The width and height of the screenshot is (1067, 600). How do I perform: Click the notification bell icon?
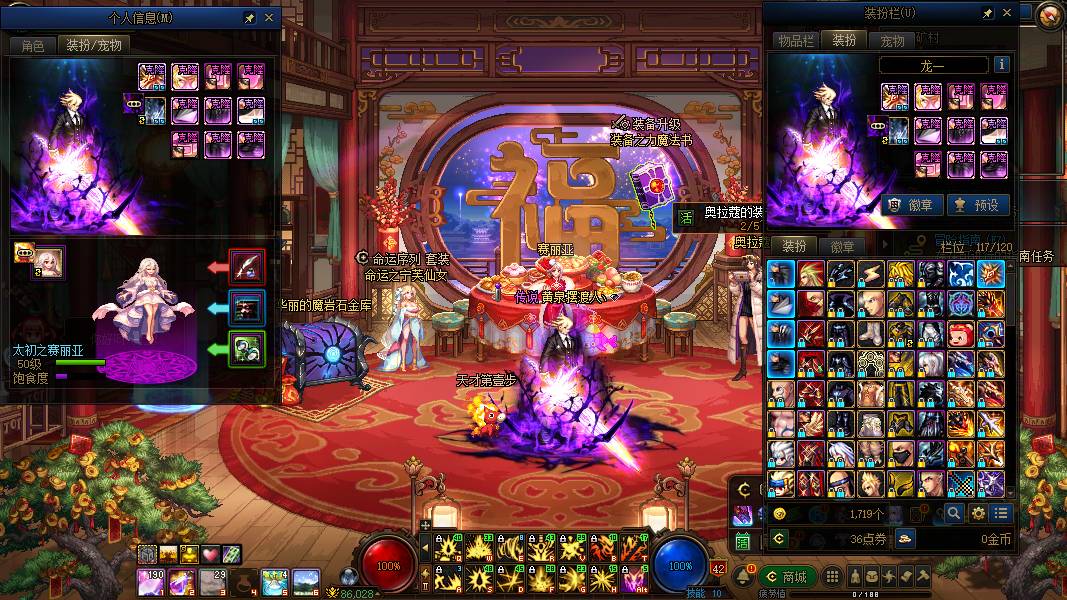click(x=745, y=577)
